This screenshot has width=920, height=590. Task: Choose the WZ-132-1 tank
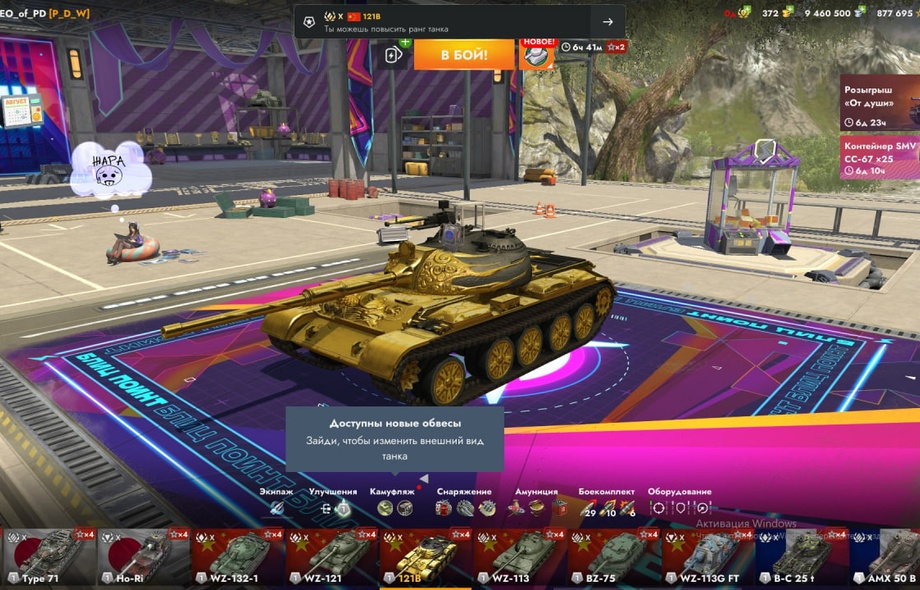click(236, 558)
